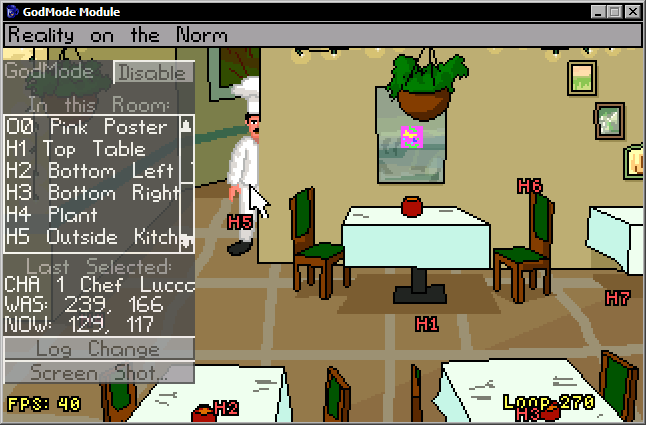Choose the H5 Outside Kitchen entry
Image resolution: width=646 pixels, height=425 pixels.
click(88, 237)
